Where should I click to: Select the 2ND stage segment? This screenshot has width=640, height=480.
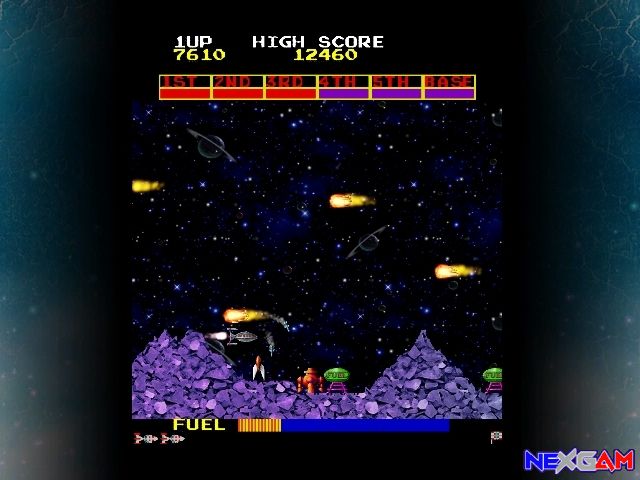pos(238,87)
